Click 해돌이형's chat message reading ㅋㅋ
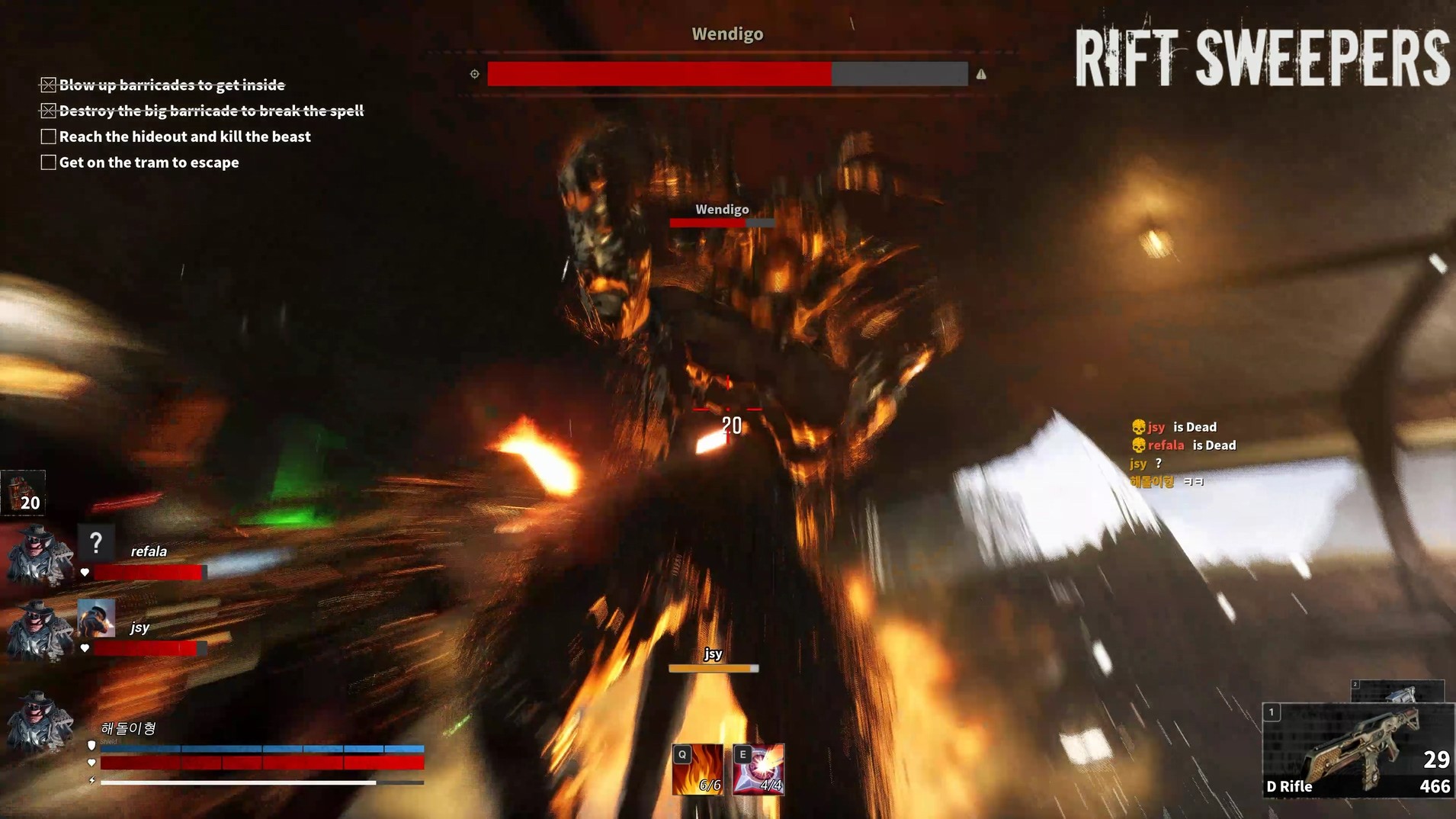 coord(1193,481)
